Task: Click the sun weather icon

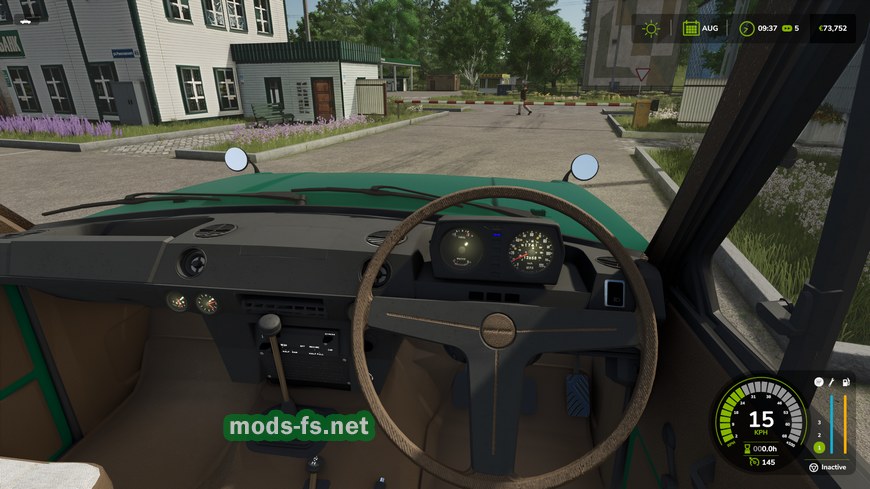Action: pyautogui.click(x=652, y=28)
